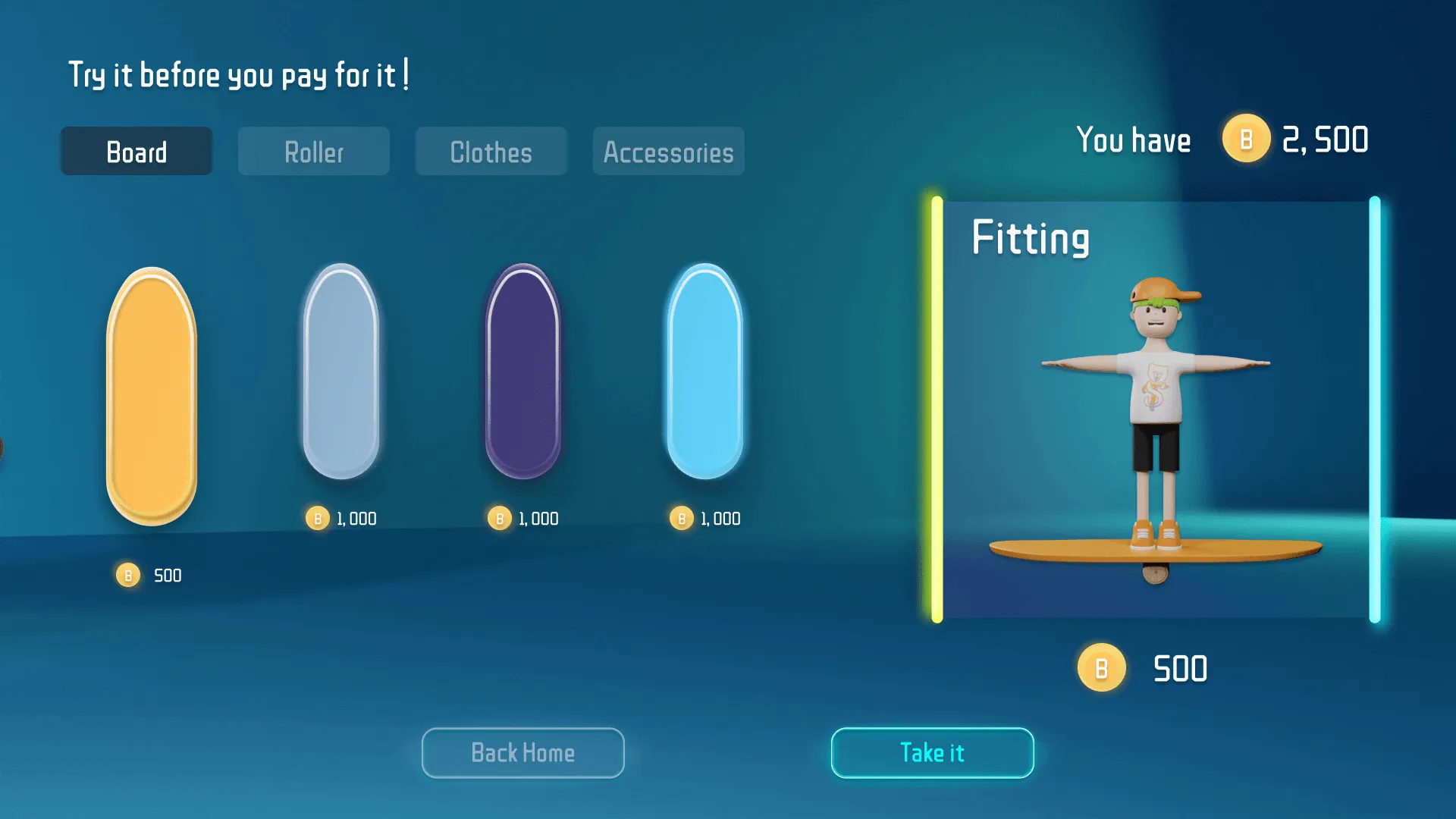Viewport: 1456px width, 819px height.
Task: Try on the dark purple board
Action: point(523,372)
